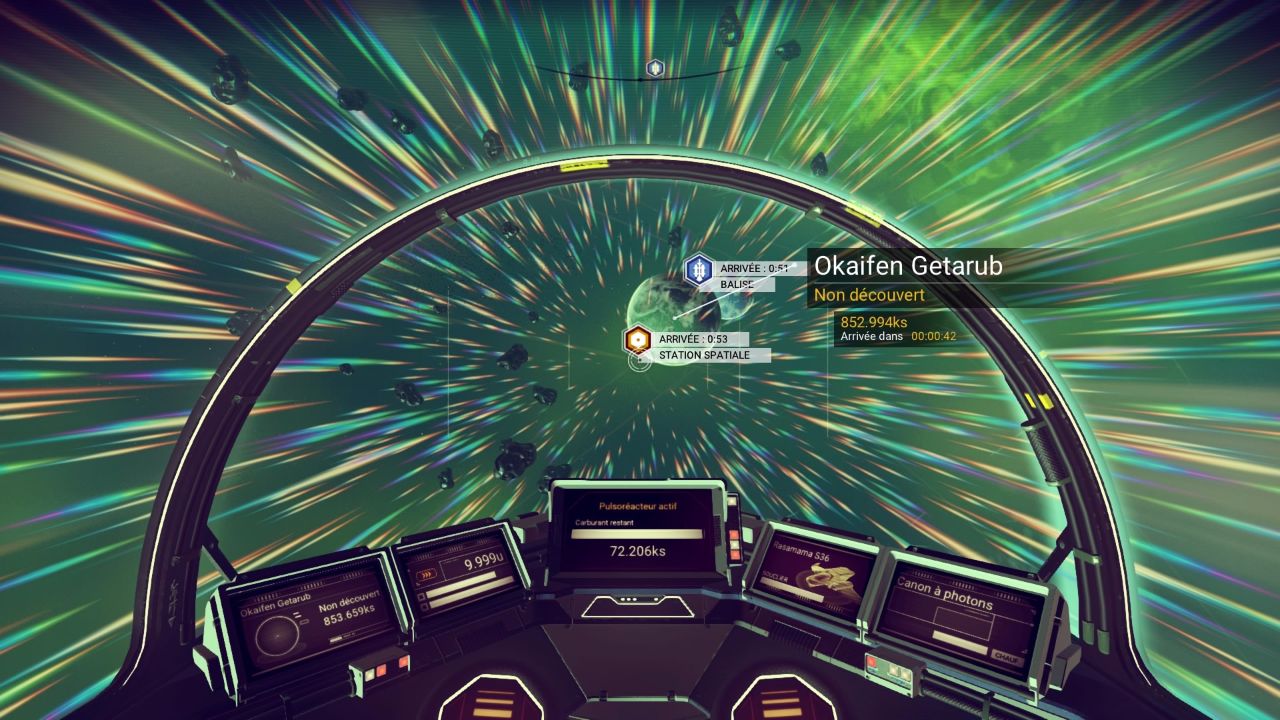
Task: Expand the Pulsoréacteur actif status panel
Action: pyautogui.click(x=640, y=505)
